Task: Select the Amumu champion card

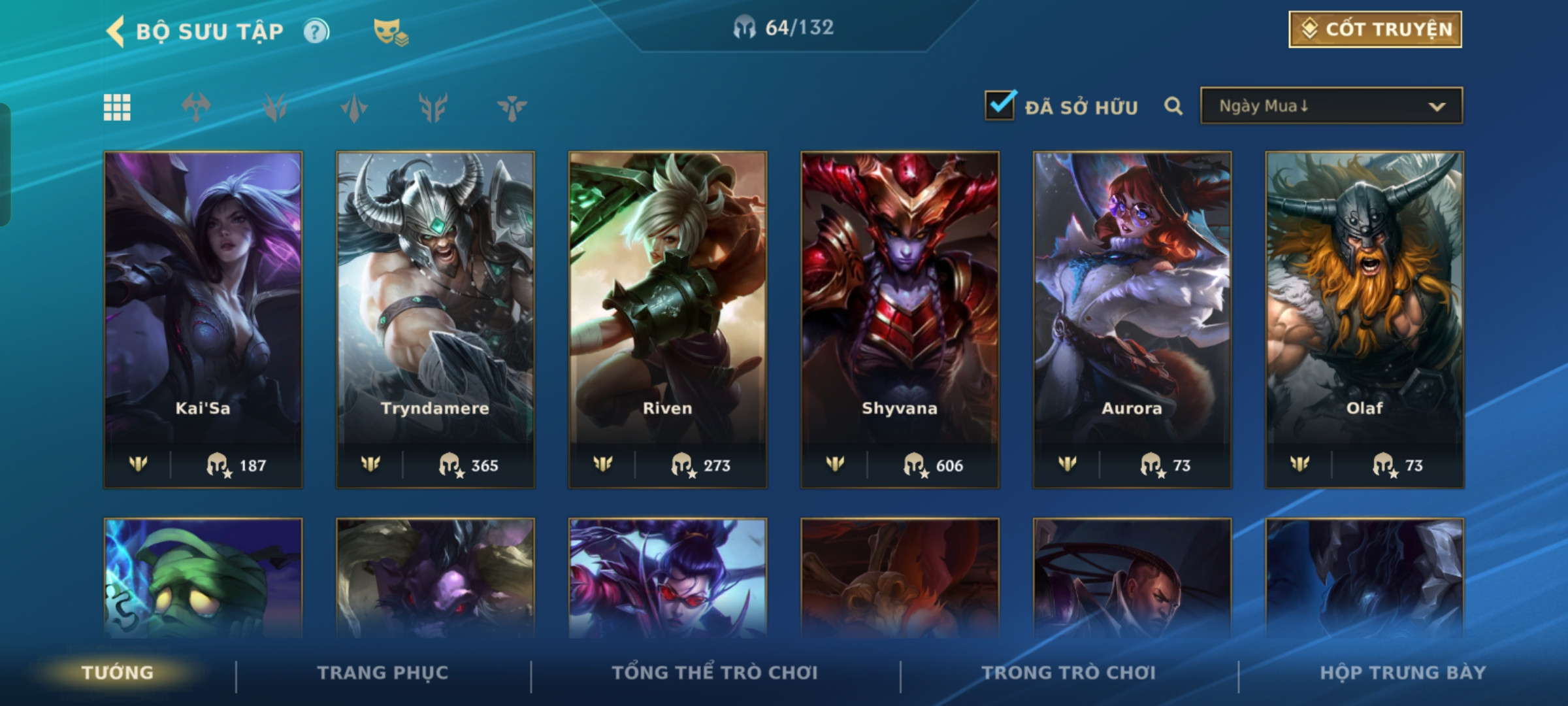Action: point(203,578)
